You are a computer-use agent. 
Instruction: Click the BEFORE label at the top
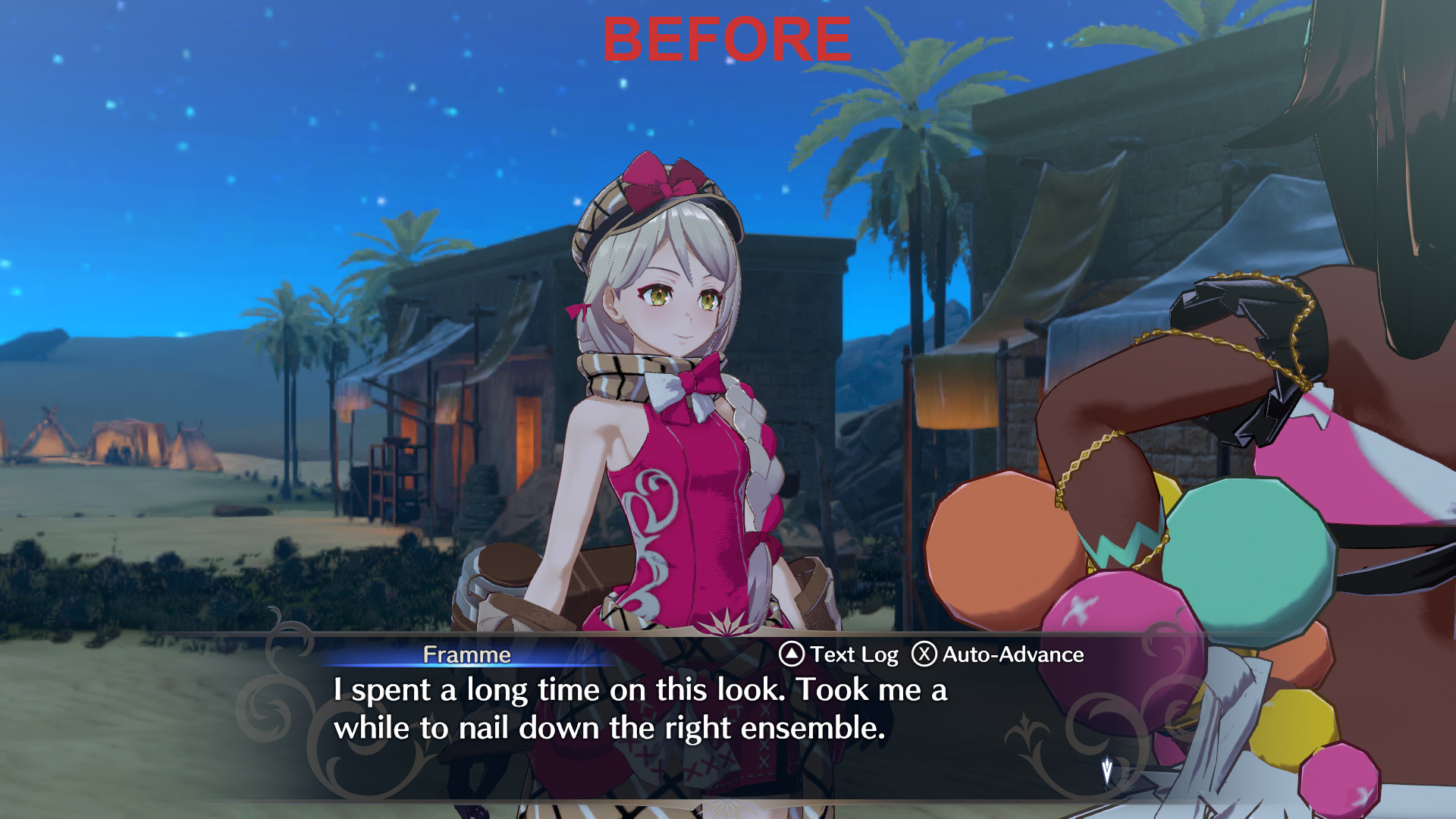726,38
